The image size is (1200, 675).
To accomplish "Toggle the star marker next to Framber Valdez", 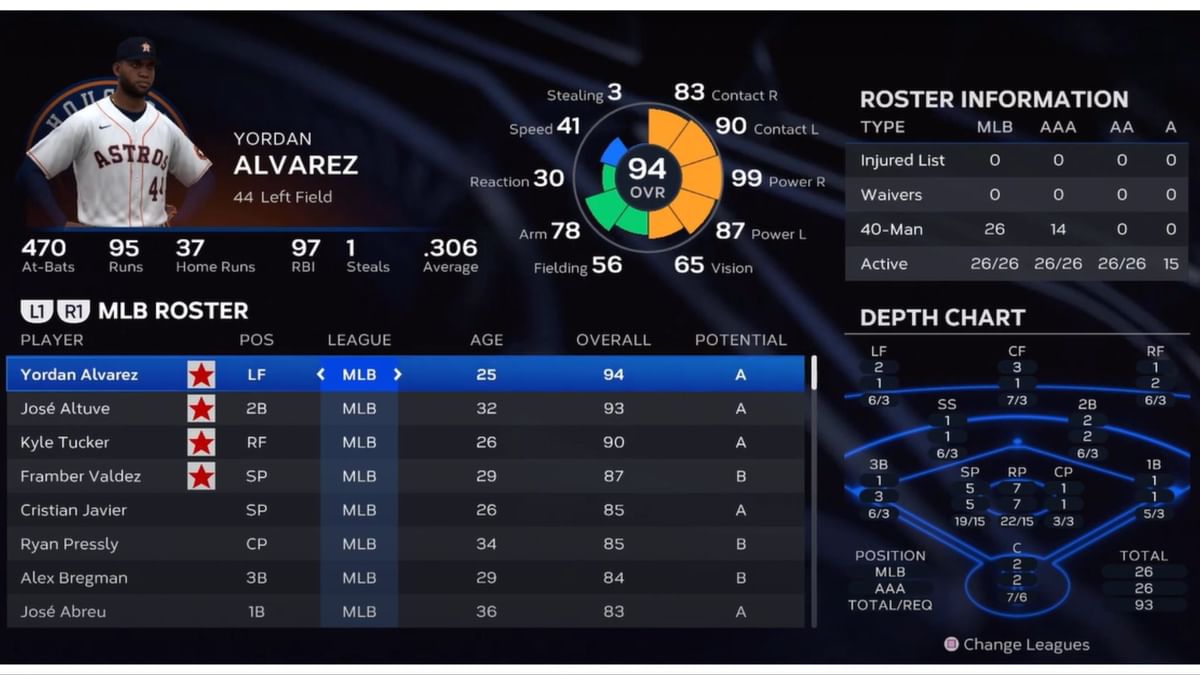I will click(201, 476).
